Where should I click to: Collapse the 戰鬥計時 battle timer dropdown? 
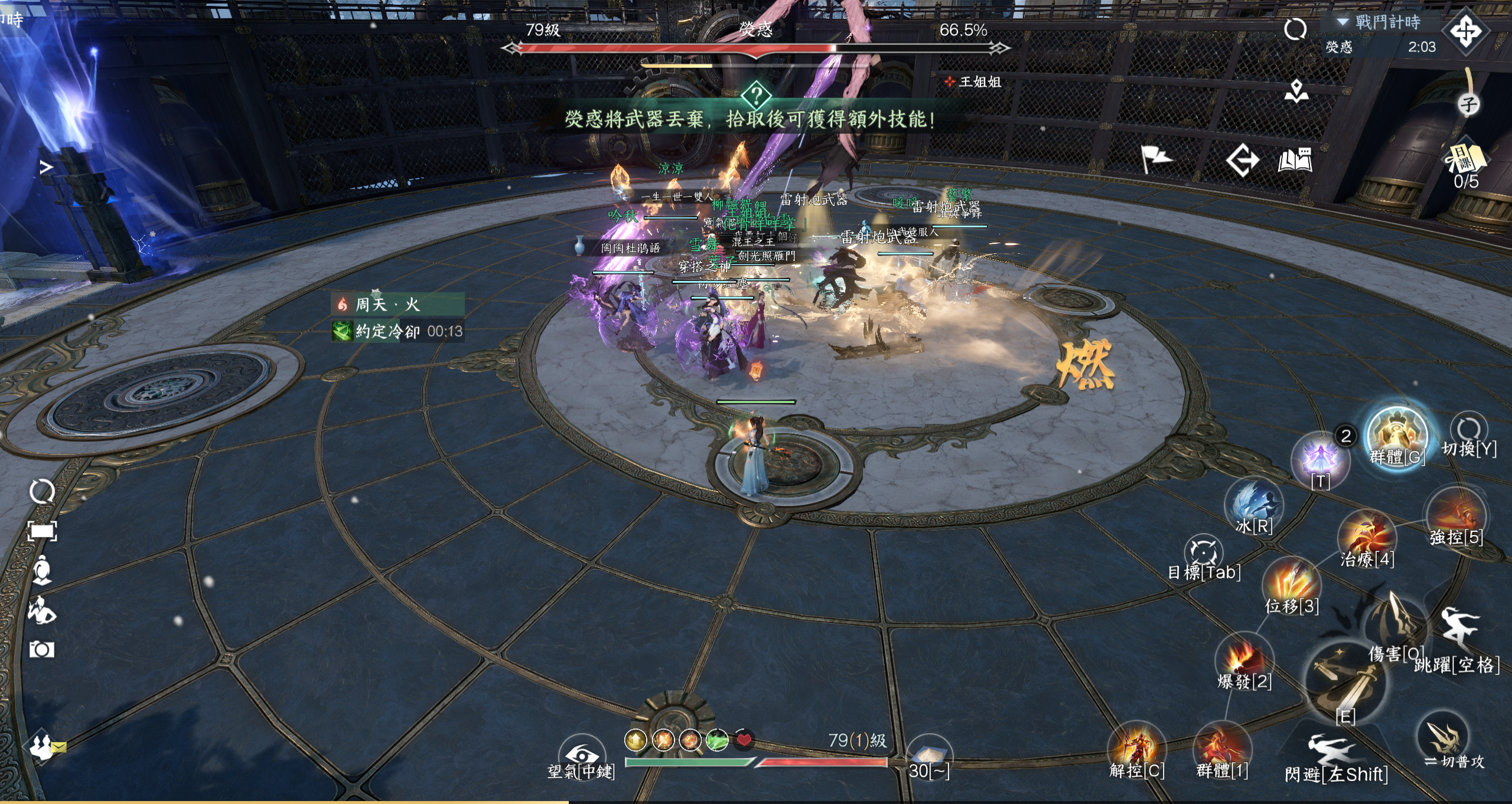tap(1343, 22)
